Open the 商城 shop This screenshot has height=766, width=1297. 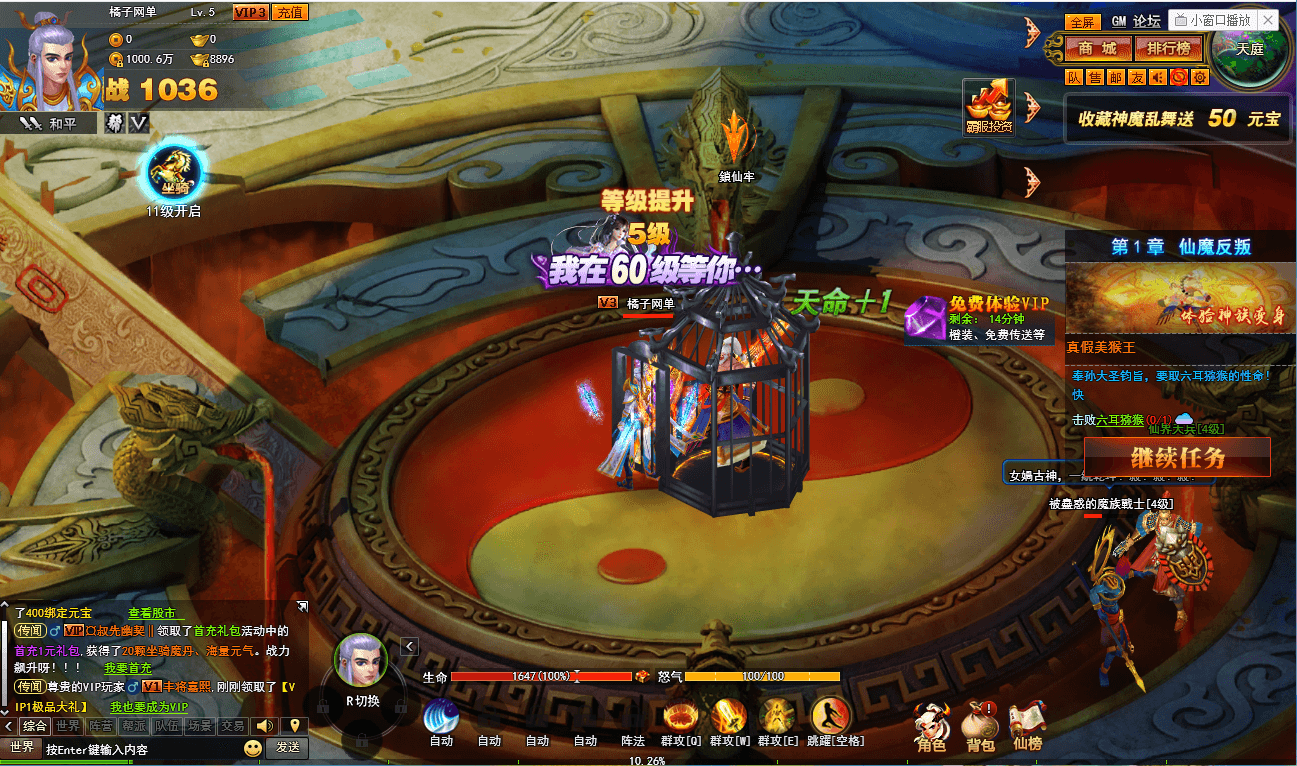(1097, 48)
